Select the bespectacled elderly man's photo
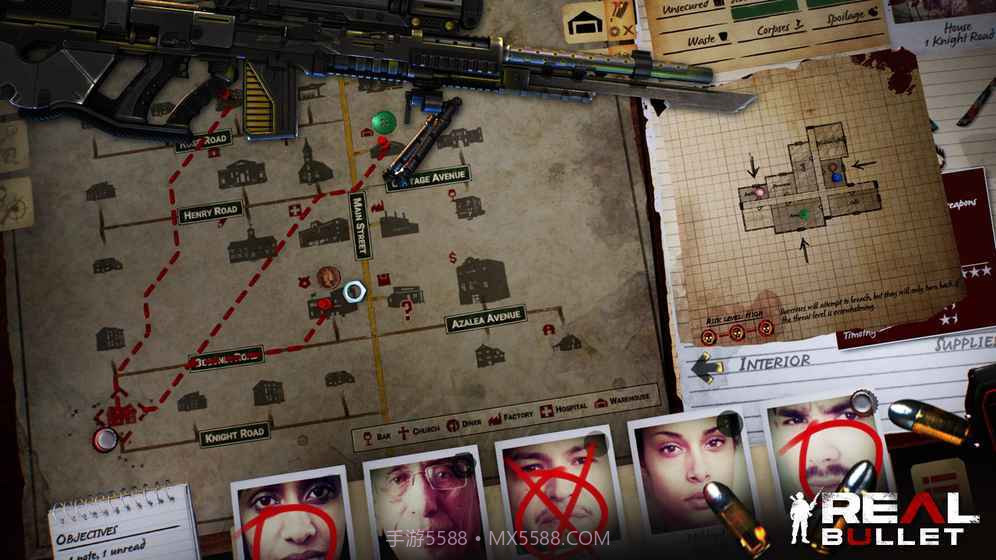The height and width of the screenshot is (560, 996). [x=420, y=505]
